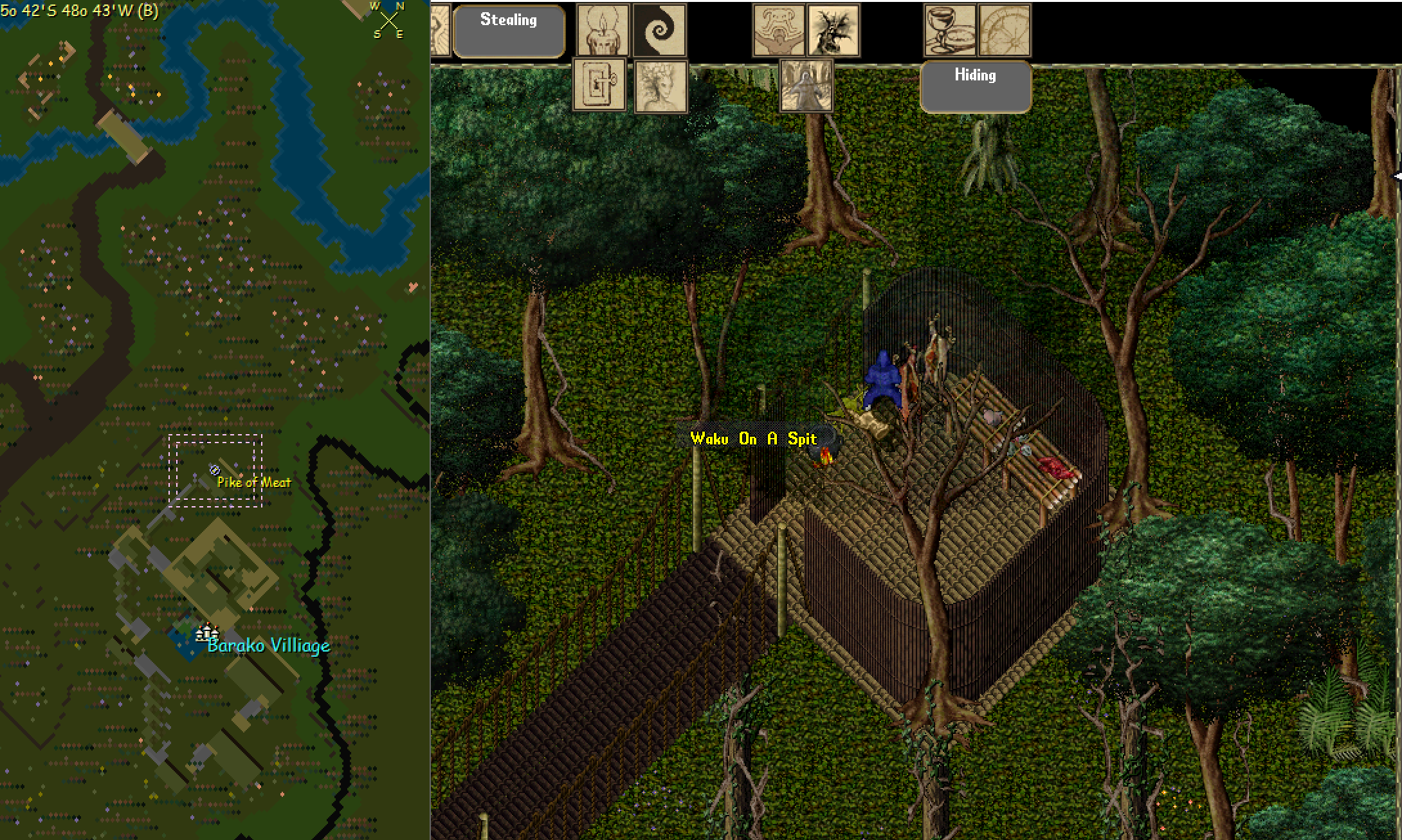Cast the dark twisted tree spell icon
Viewport: 1402px width, 840px height.
pos(833,30)
